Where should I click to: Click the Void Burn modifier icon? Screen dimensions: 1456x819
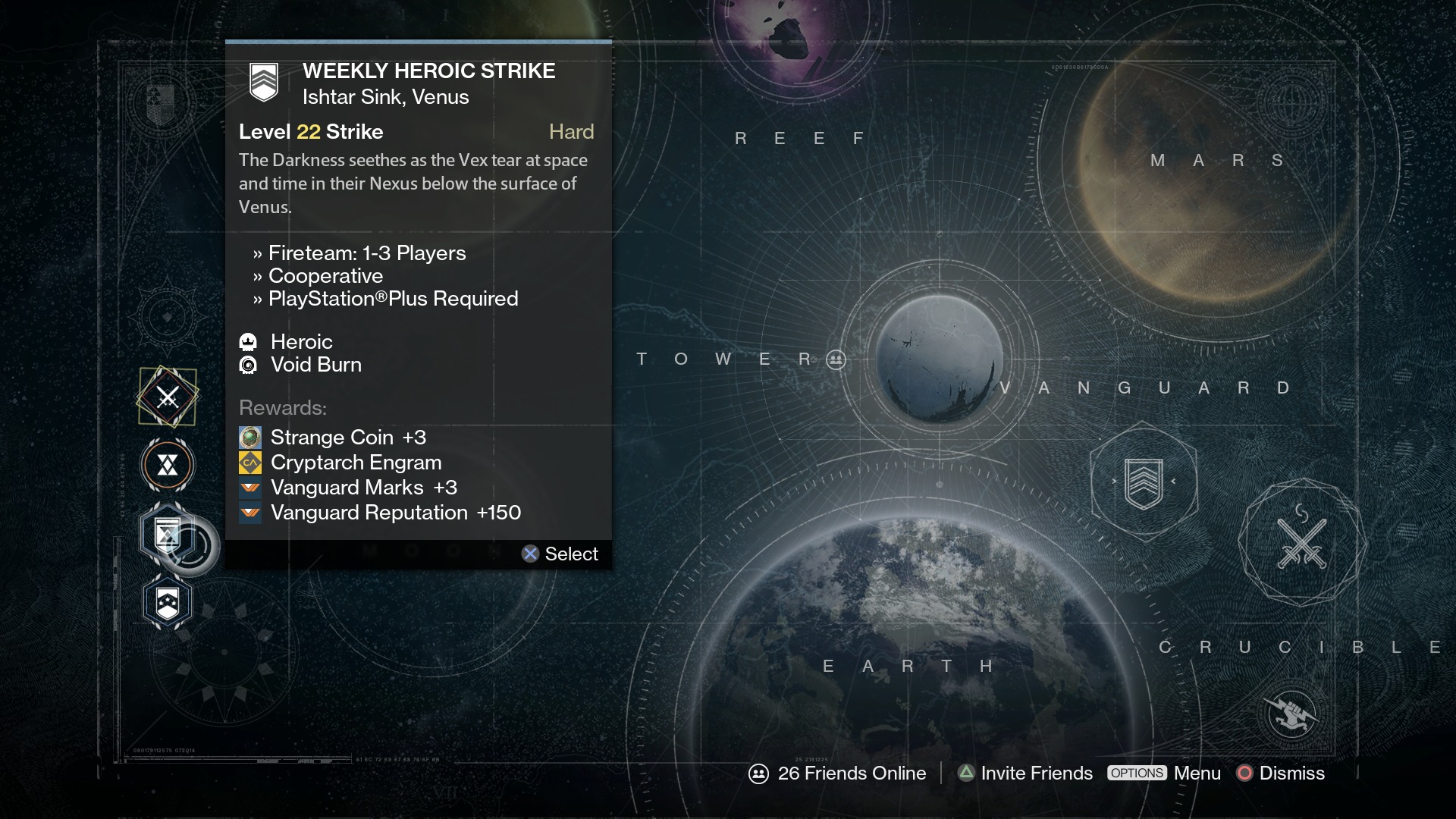(x=250, y=365)
